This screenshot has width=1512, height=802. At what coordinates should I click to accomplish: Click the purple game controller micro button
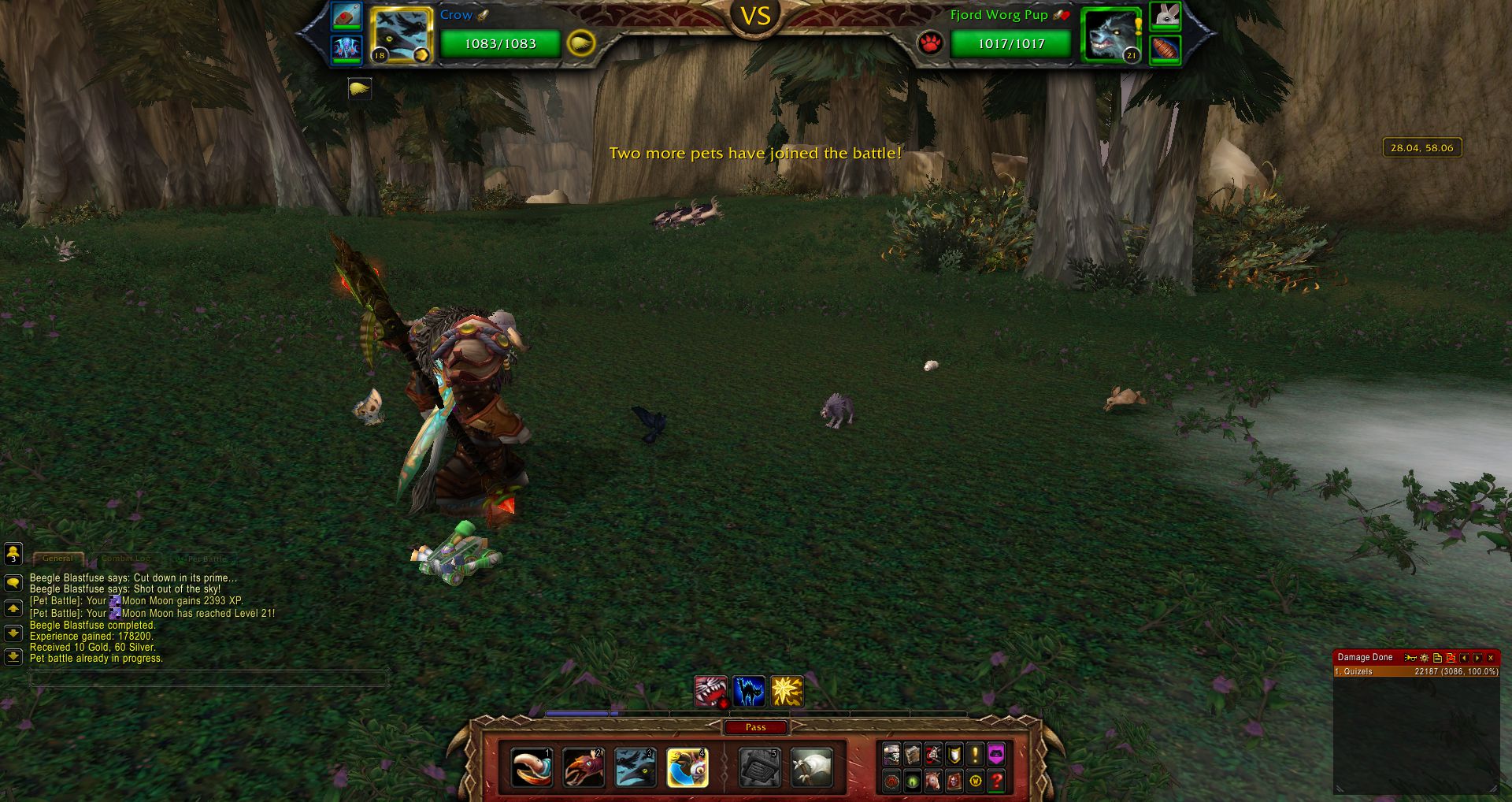[996, 755]
